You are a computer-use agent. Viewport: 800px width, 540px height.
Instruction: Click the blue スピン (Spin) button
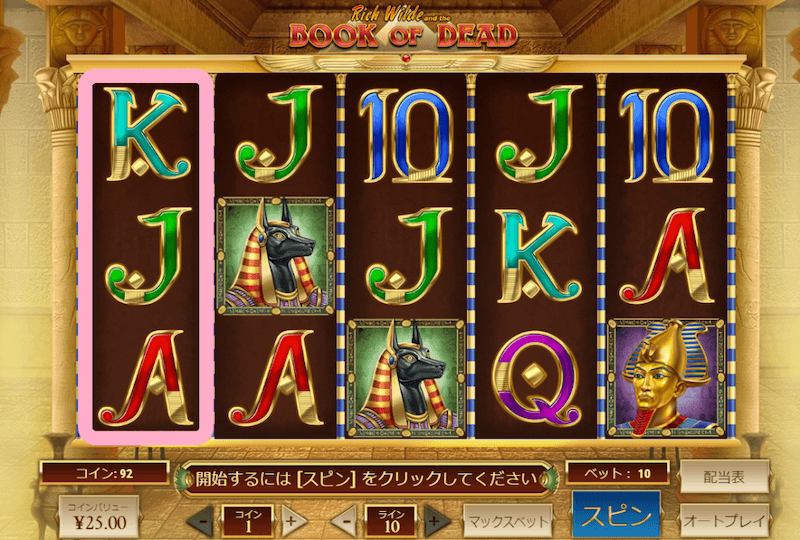point(617,518)
